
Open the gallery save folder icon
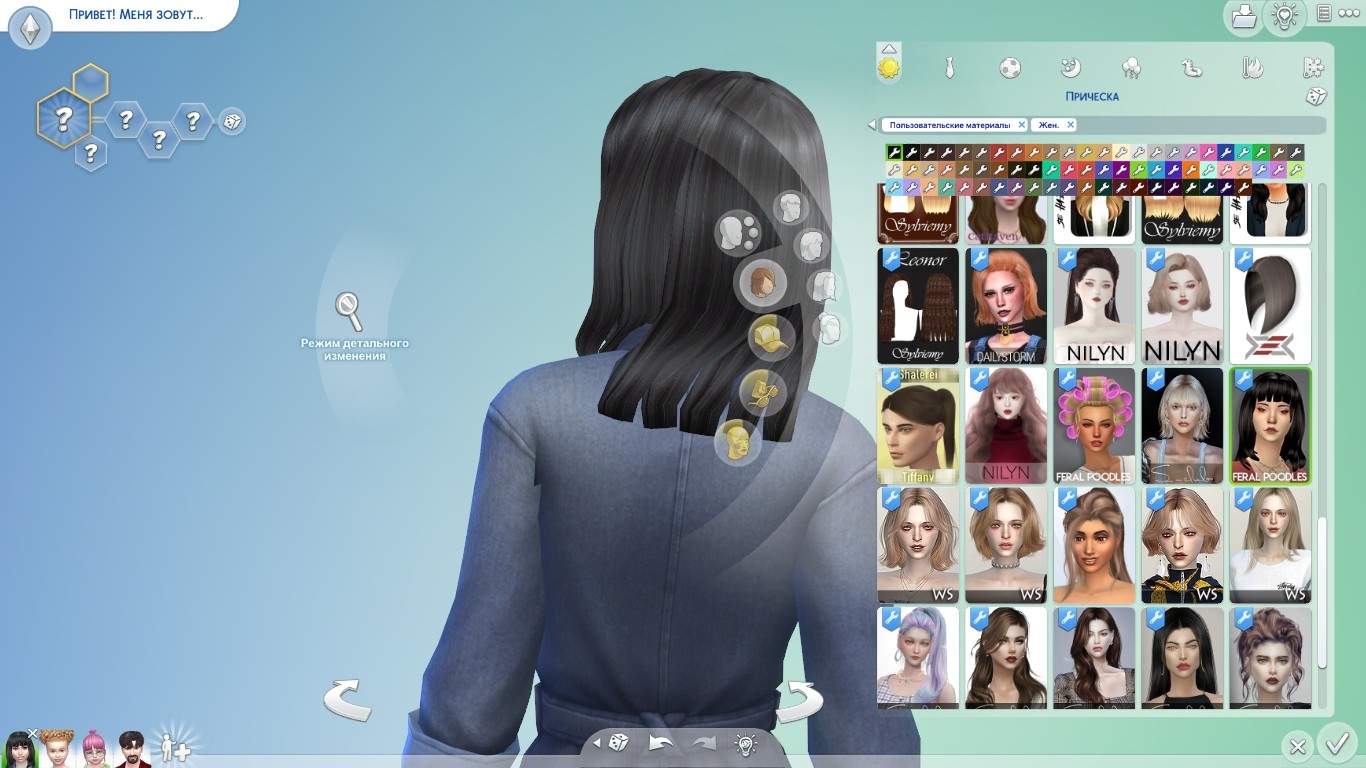(1244, 16)
